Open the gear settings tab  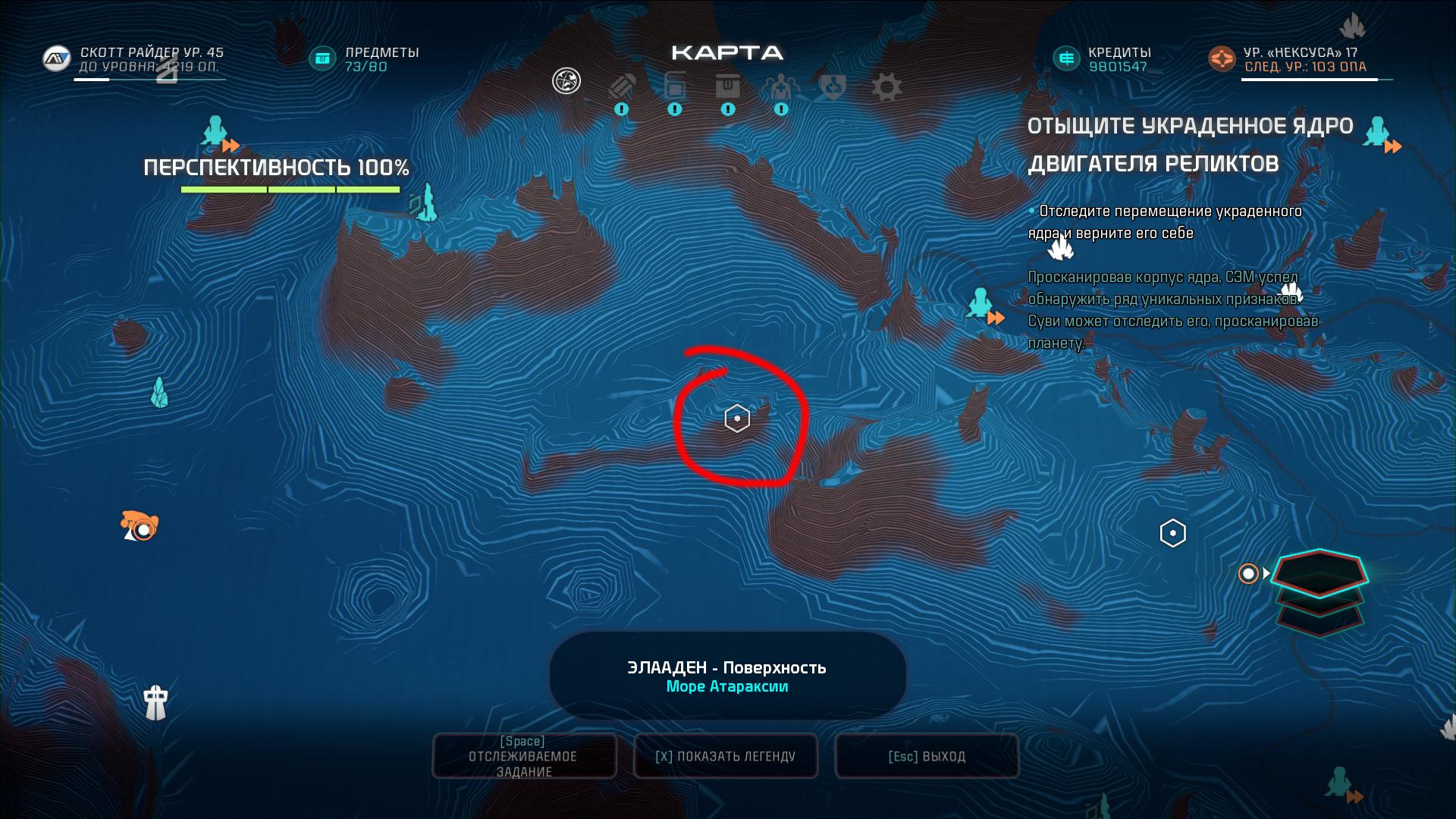886,86
